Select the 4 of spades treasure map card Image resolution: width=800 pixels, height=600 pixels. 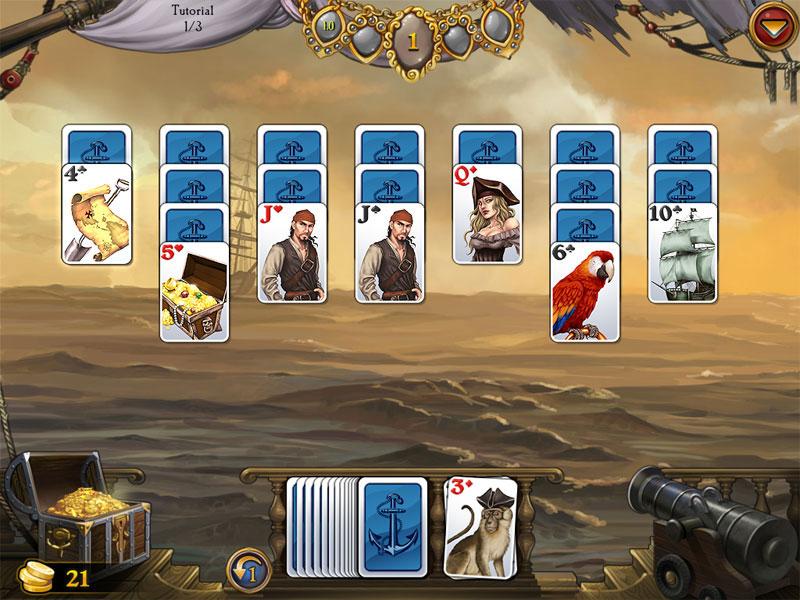pyautogui.click(x=97, y=214)
